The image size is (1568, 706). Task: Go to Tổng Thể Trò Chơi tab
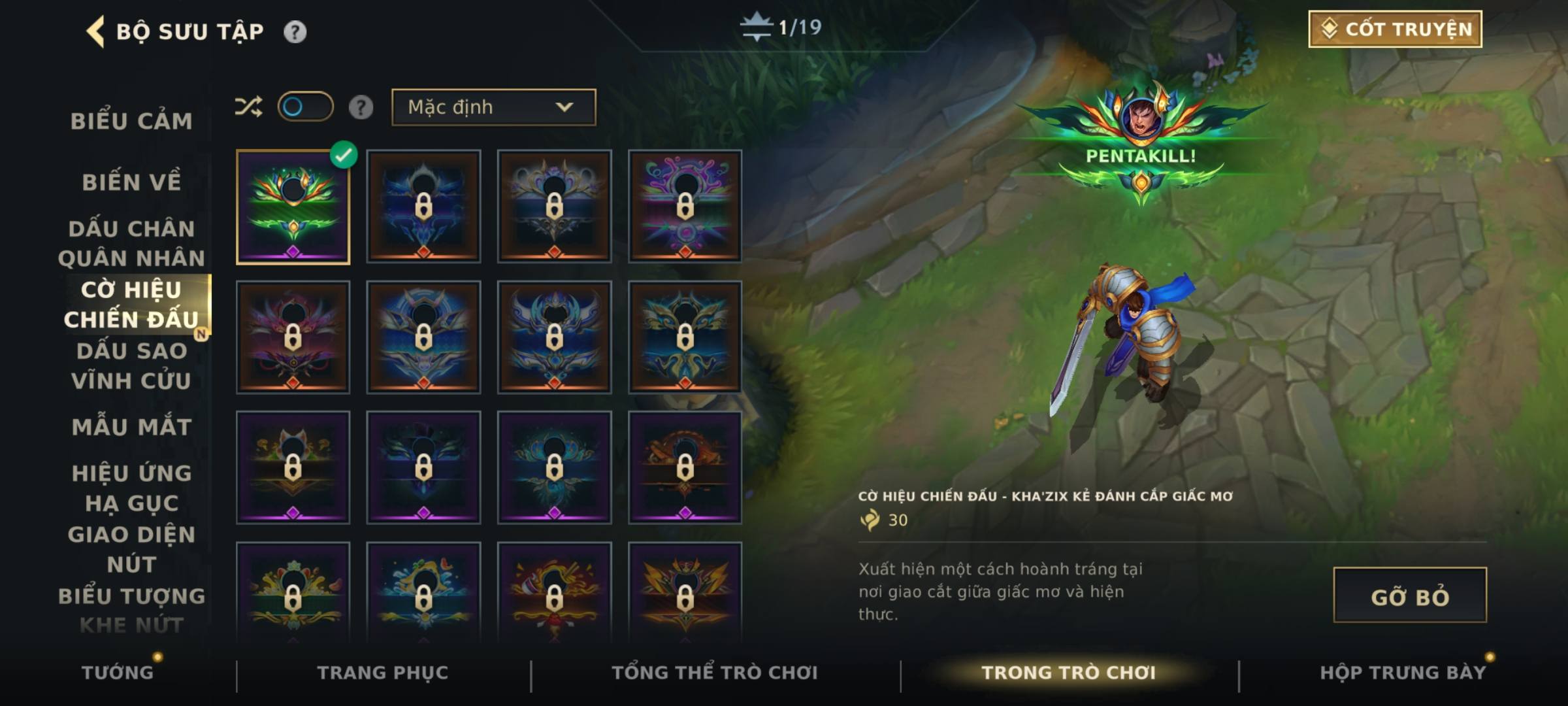coord(715,672)
